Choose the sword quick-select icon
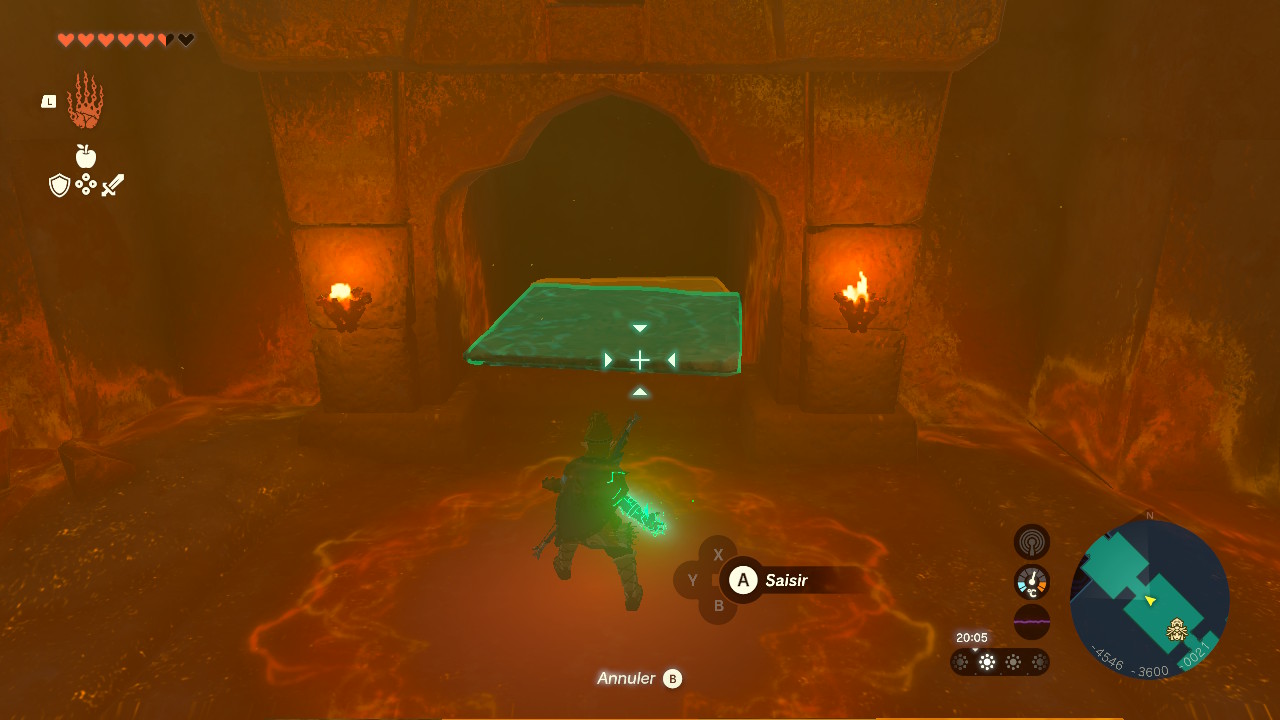The image size is (1280, 720). pyautogui.click(x=113, y=185)
